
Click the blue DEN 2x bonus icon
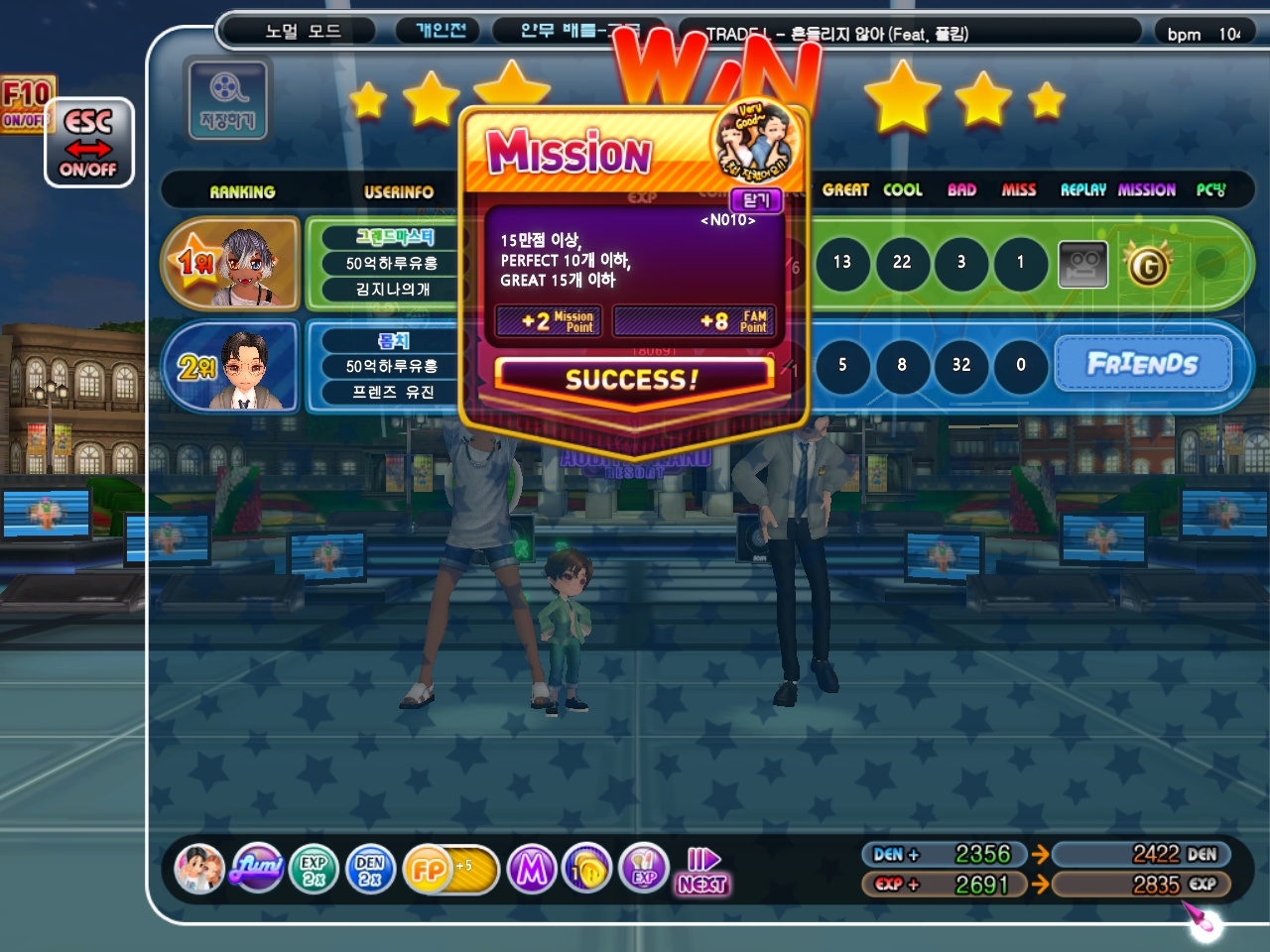370,870
